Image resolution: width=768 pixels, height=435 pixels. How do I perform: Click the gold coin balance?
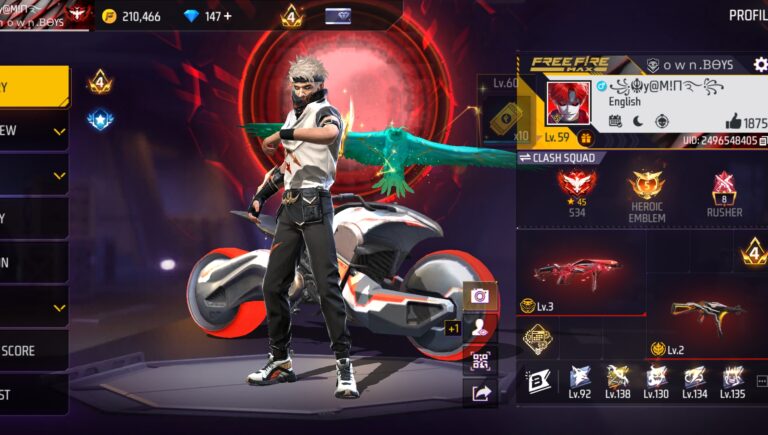tap(138, 16)
